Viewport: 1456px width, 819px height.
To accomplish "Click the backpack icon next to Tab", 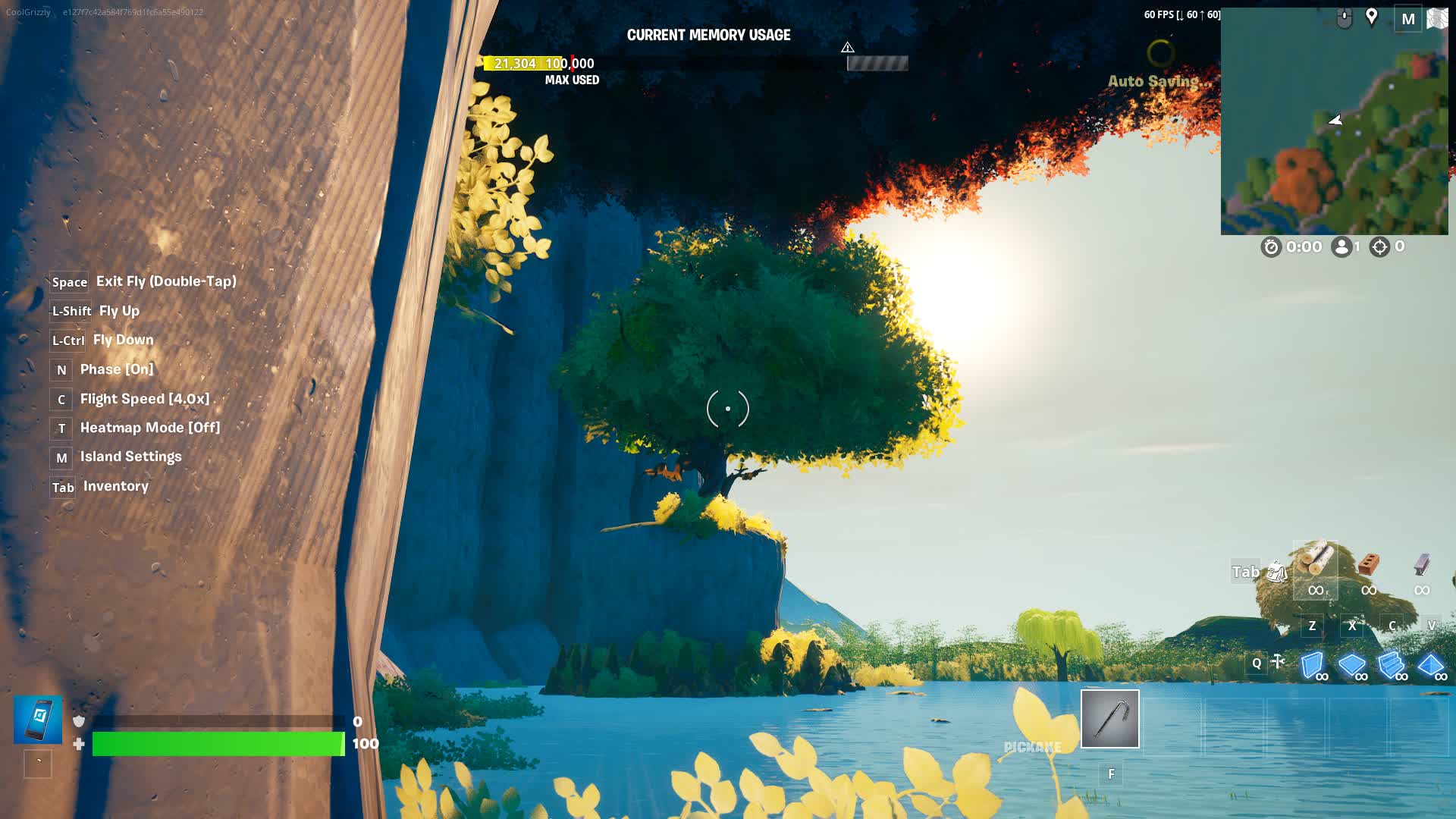I will coord(1280,572).
